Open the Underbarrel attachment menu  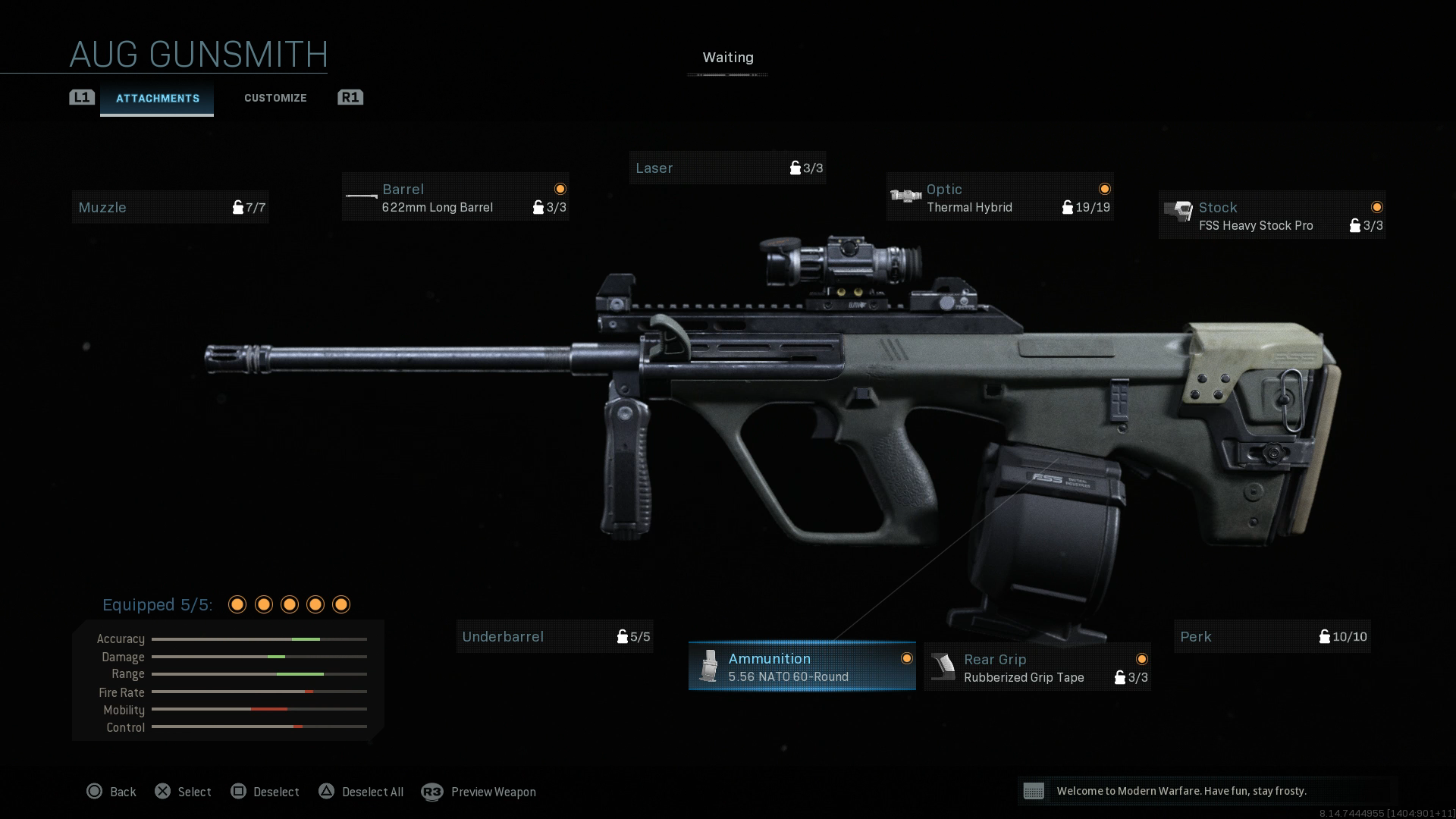(x=555, y=636)
